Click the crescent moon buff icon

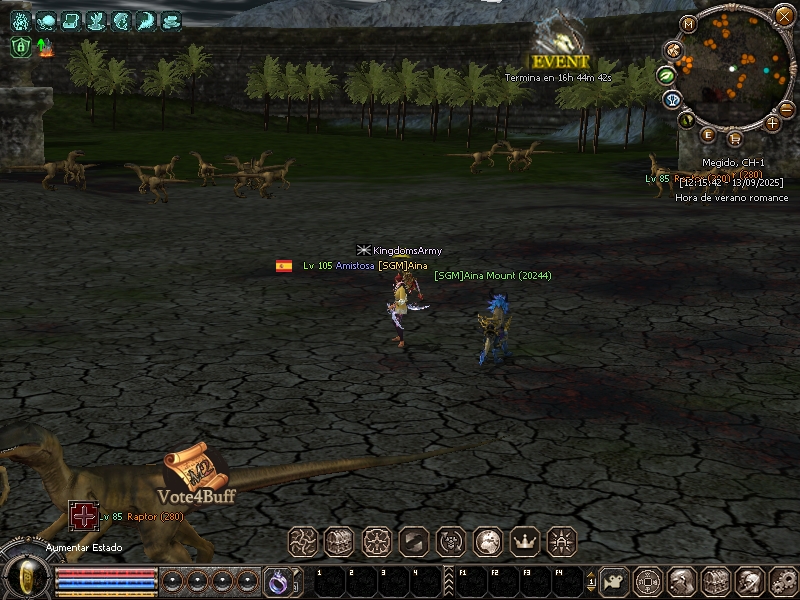(147, 19)
